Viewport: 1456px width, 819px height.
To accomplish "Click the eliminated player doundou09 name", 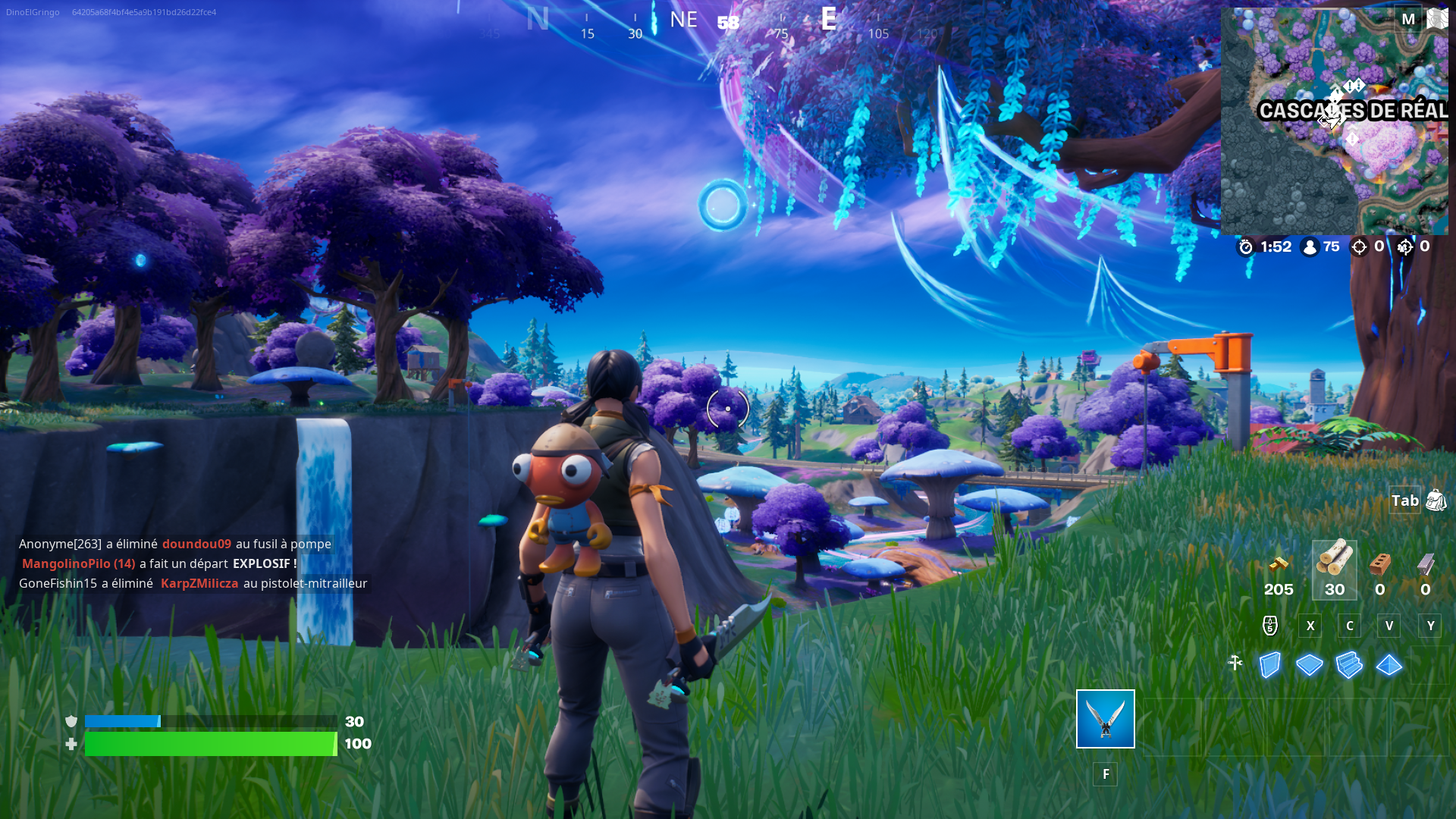I will tap(198, 544).
